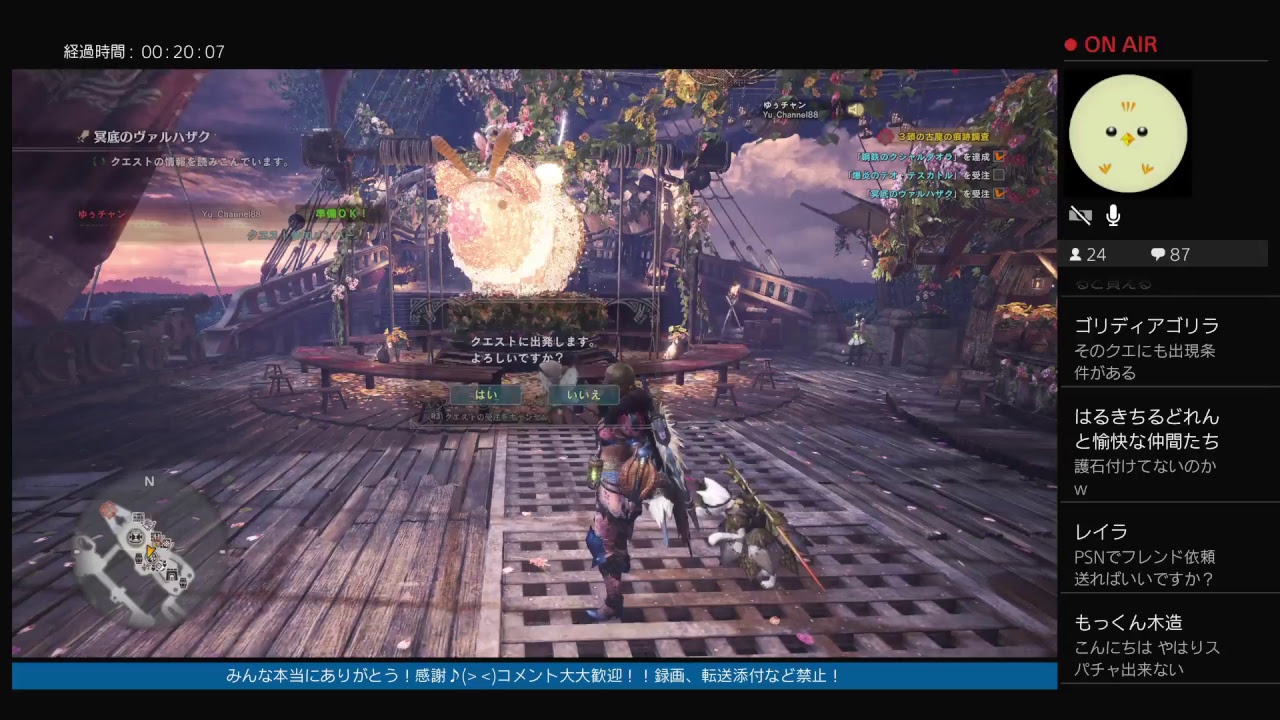
Task: Click the chick avatar thumbnail in the top right
Action: pyautogui.click(x=1128, y=133)
